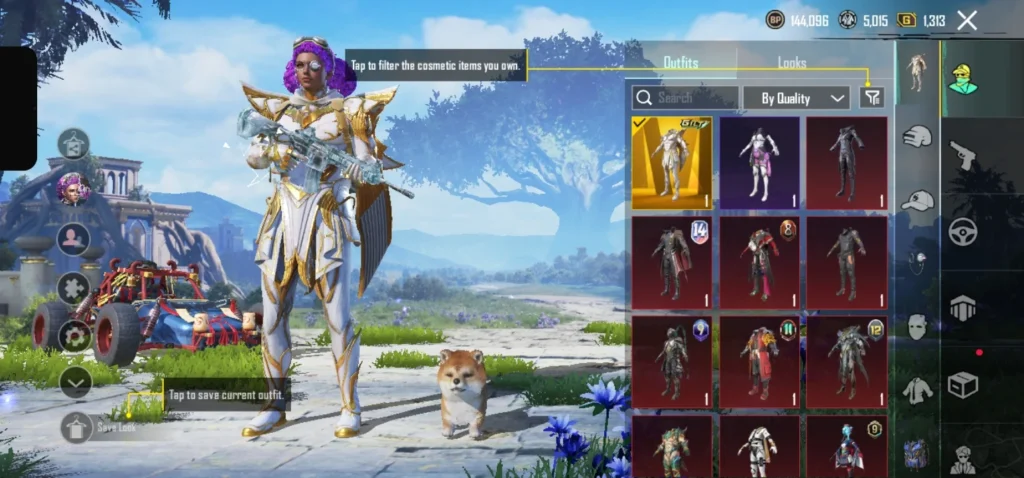Pick the outfit with level 12 badge
Image resolution: width=1024 pixels, height=478 pixels.
pos(846,360)
